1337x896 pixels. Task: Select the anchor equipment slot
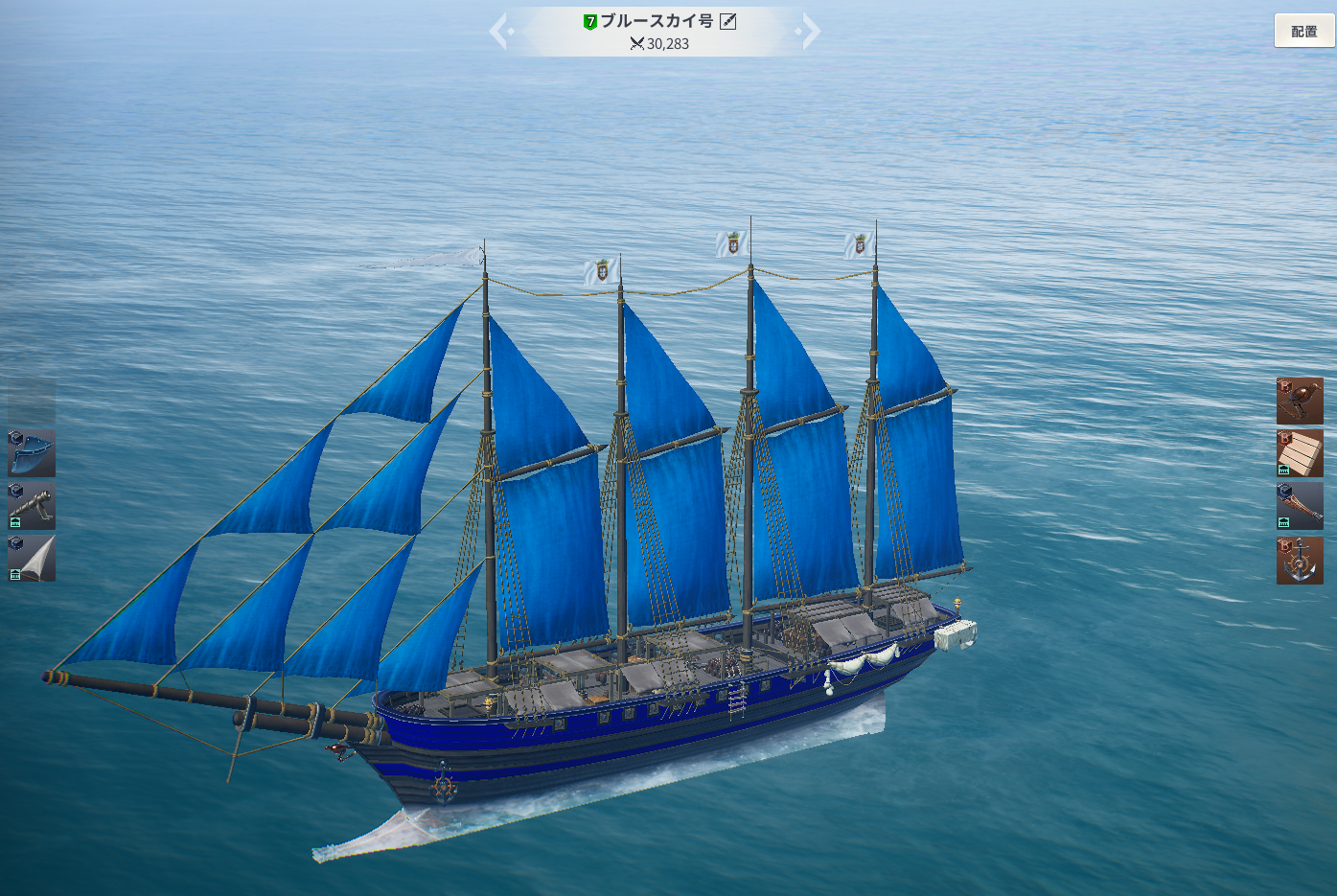(1300, 560)
